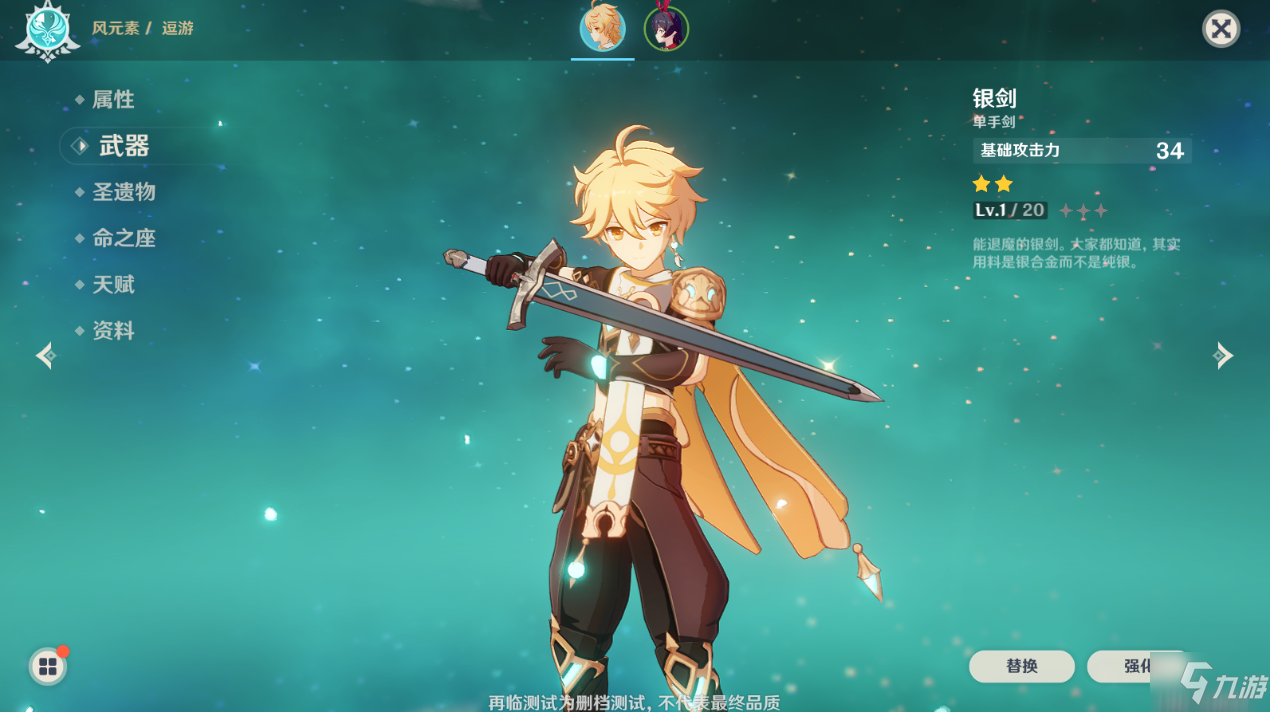Click the Anemo element emblem icon
Viewport: 1270px width, 712px height.
[47, 29]
